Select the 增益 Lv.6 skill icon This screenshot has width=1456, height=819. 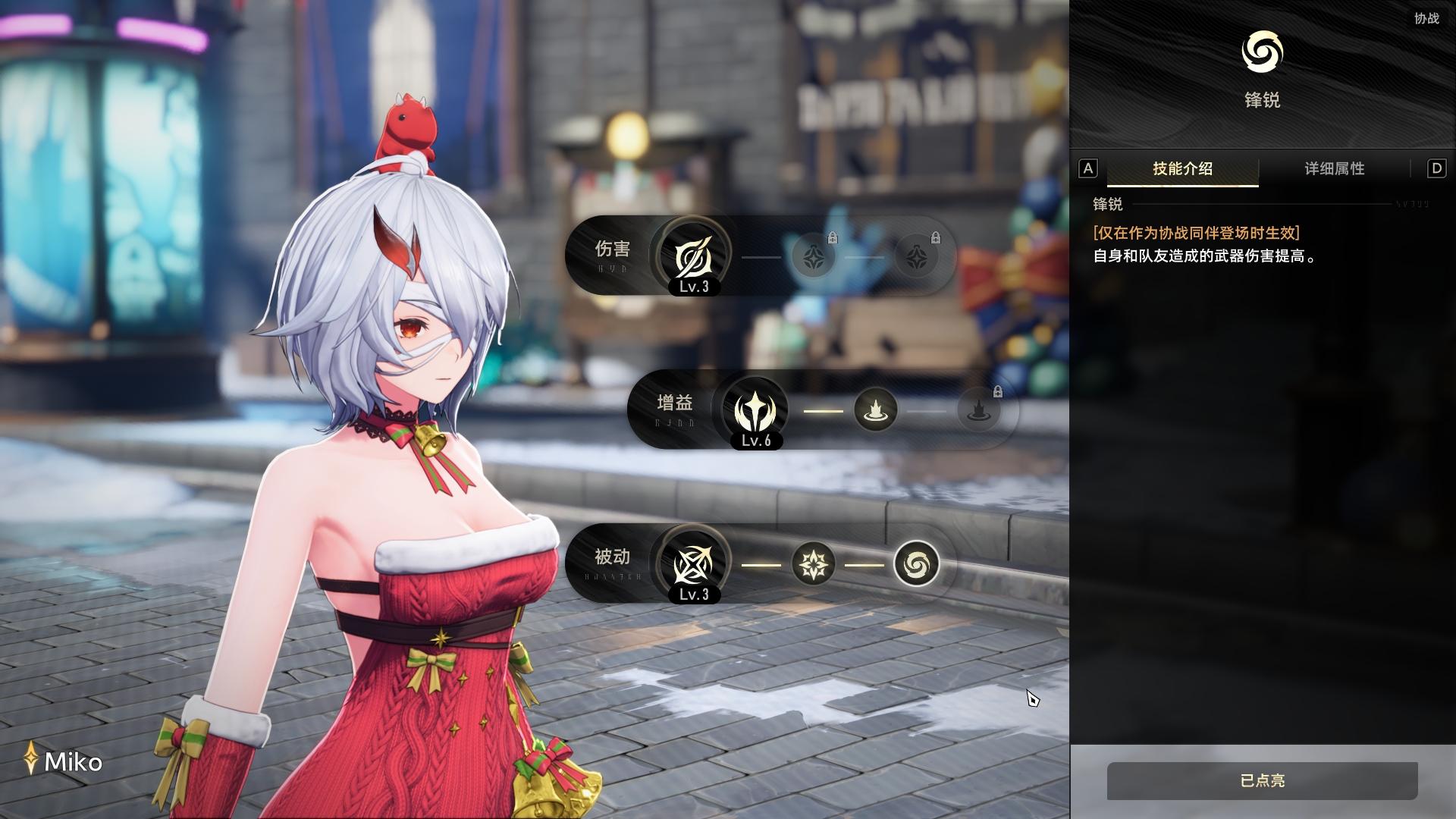coord(755,410)
